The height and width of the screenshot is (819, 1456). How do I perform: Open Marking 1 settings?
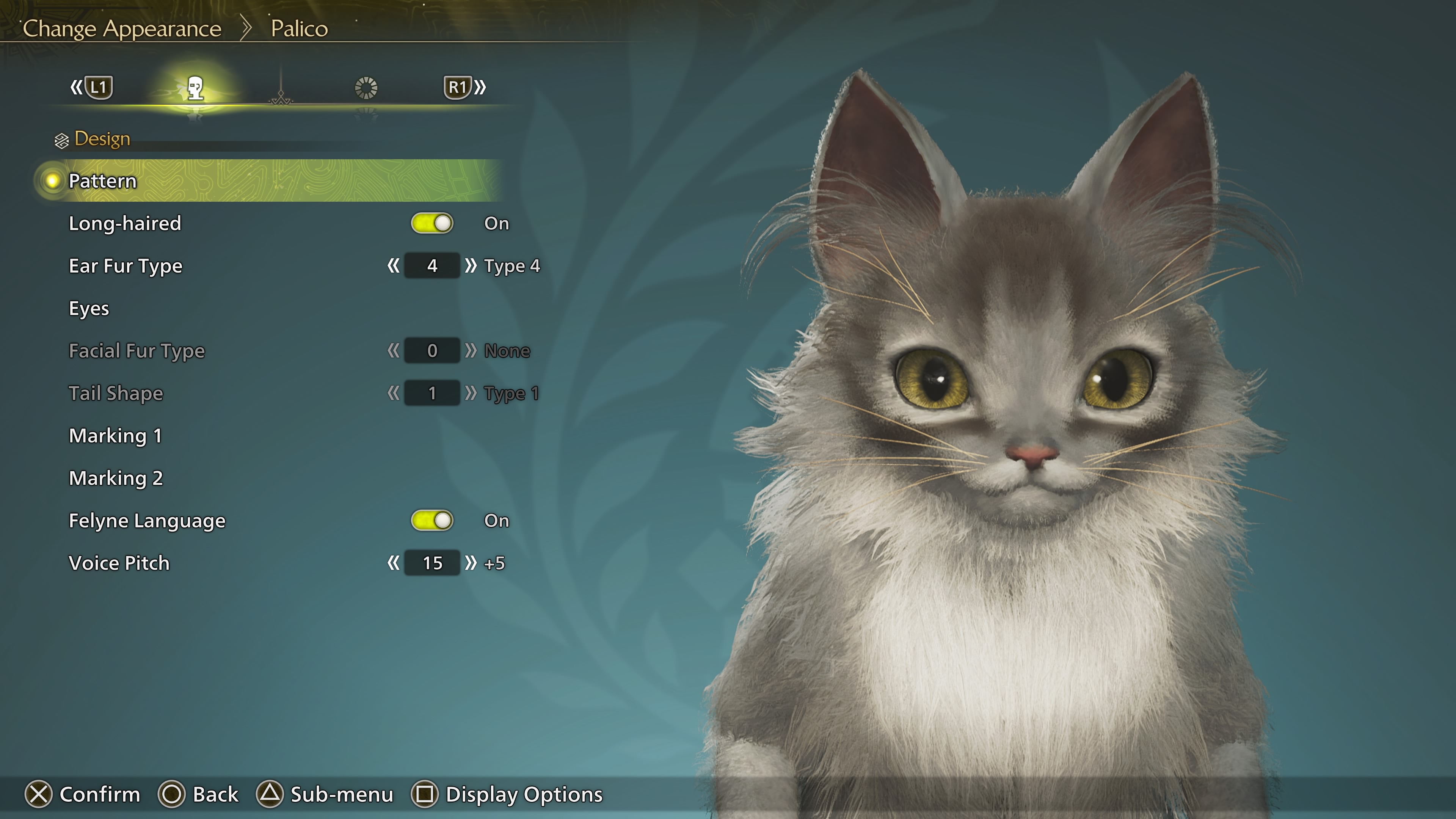pos(116,436)
